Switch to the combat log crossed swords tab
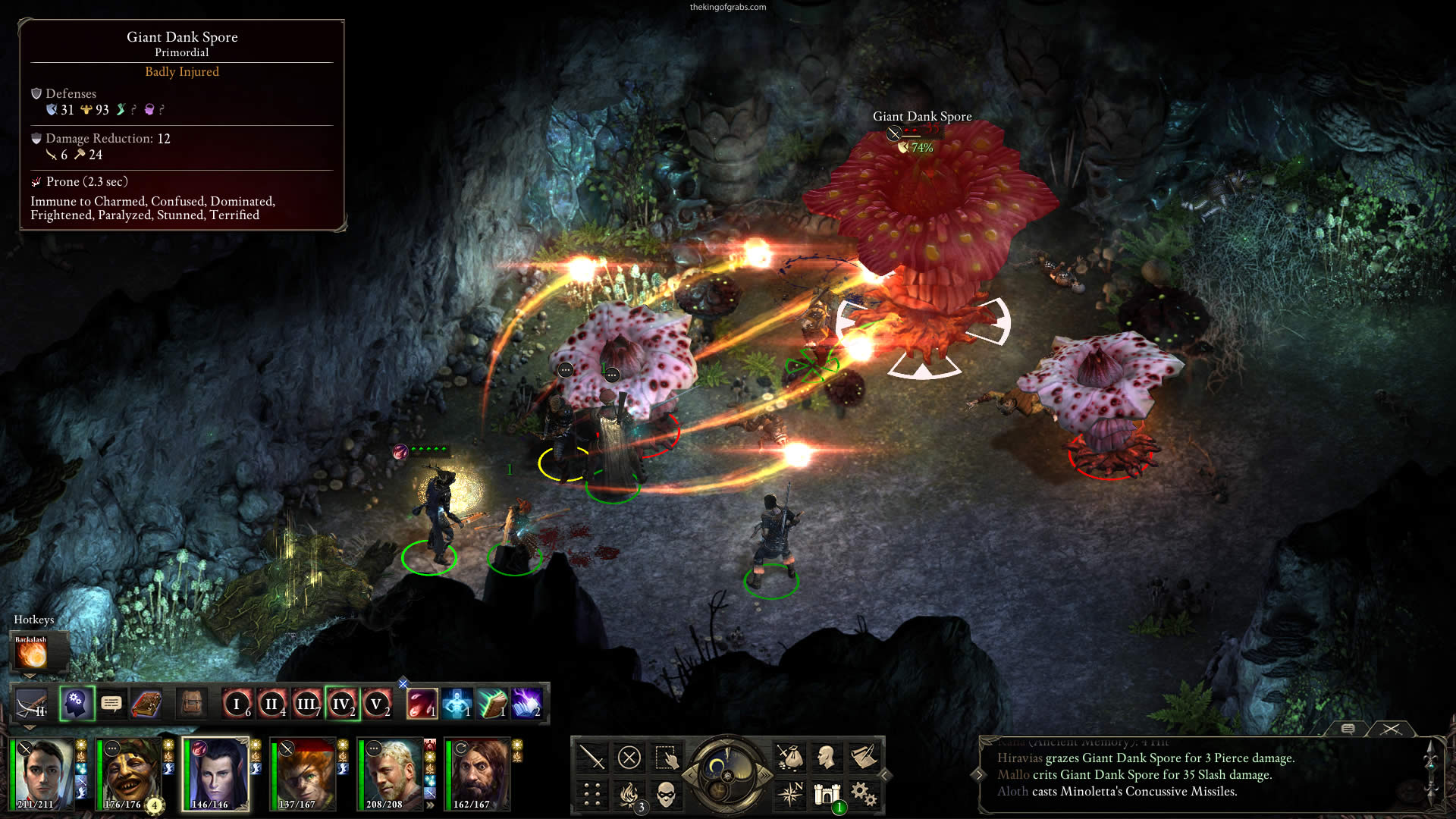The image size is (1456, 819). point(1391,729)
